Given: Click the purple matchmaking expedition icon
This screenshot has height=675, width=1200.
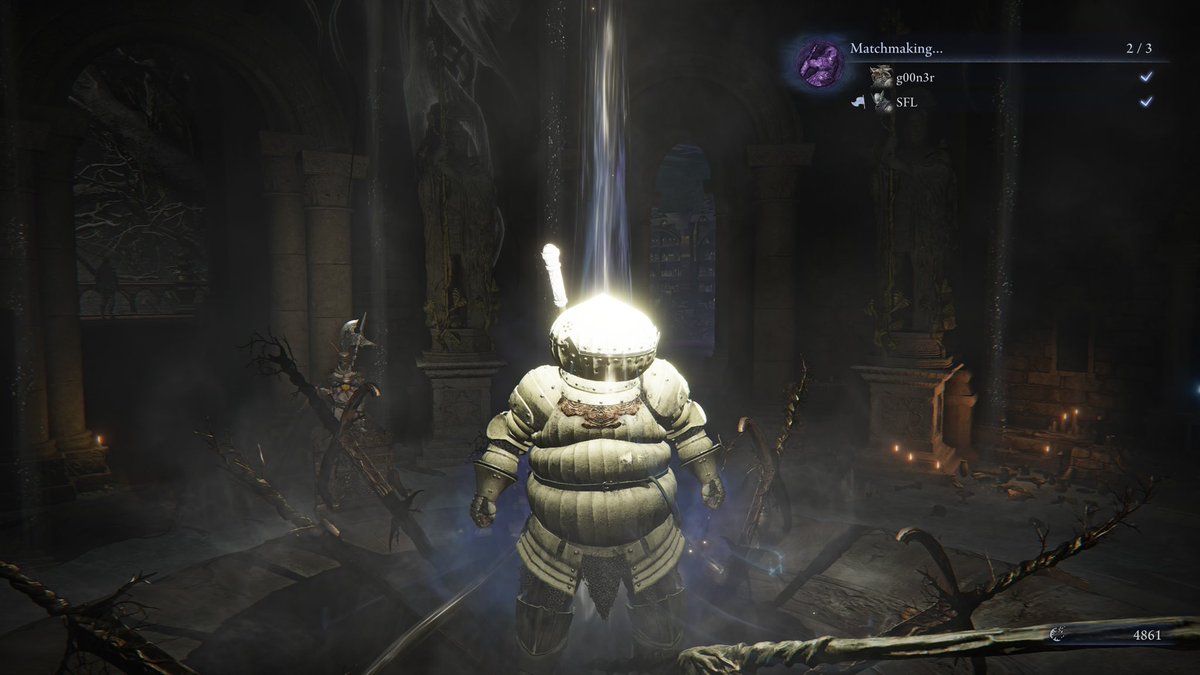Looking at the screenshot, I should click(818, 63).
